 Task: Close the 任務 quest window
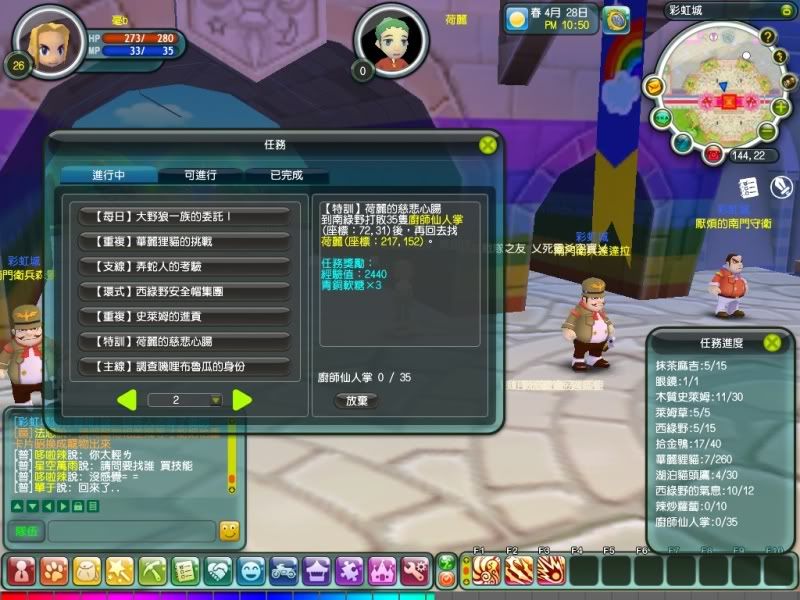(486, 144)
